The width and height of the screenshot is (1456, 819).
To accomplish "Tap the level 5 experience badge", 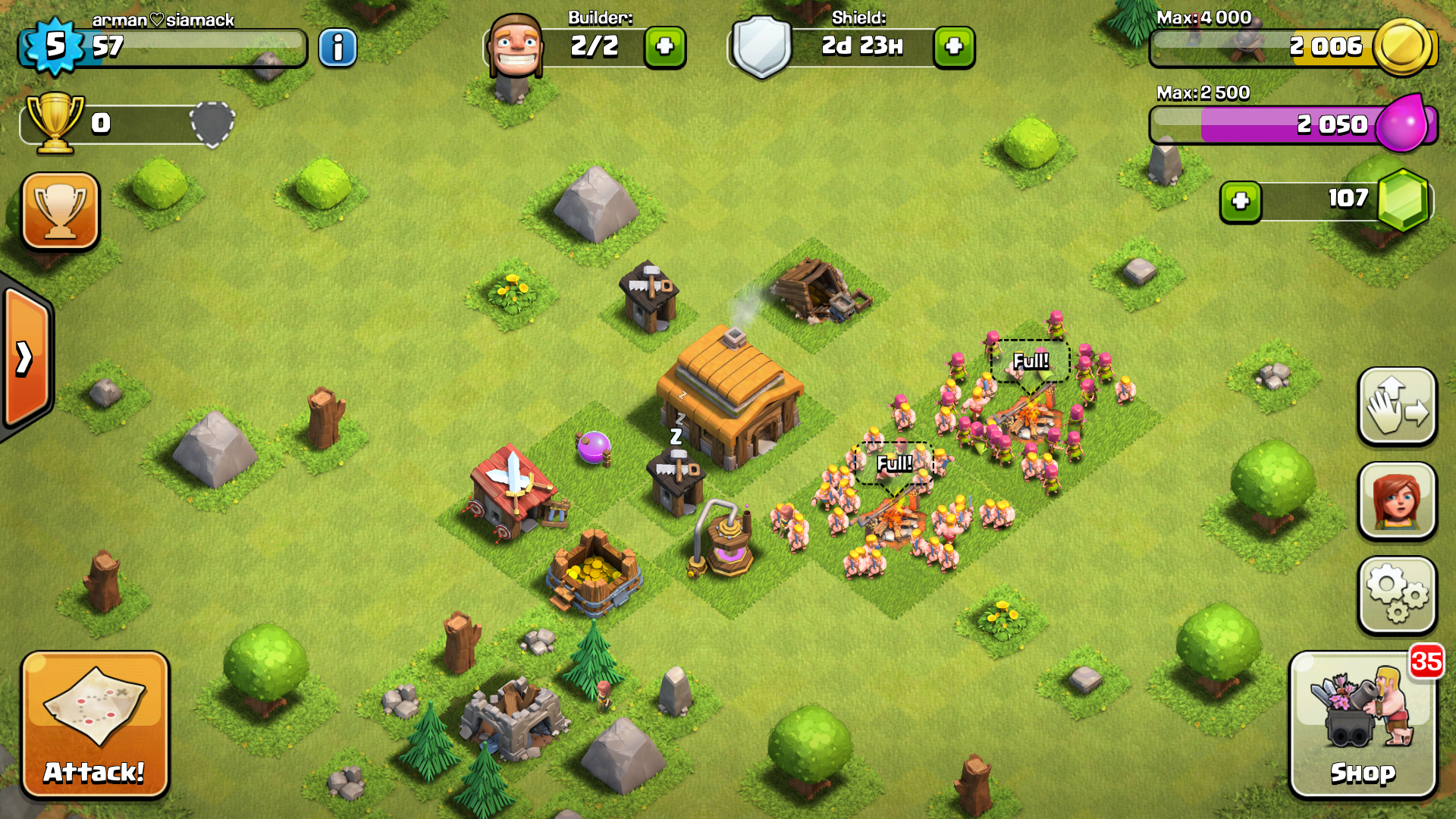I will click(x=53, y=45).
